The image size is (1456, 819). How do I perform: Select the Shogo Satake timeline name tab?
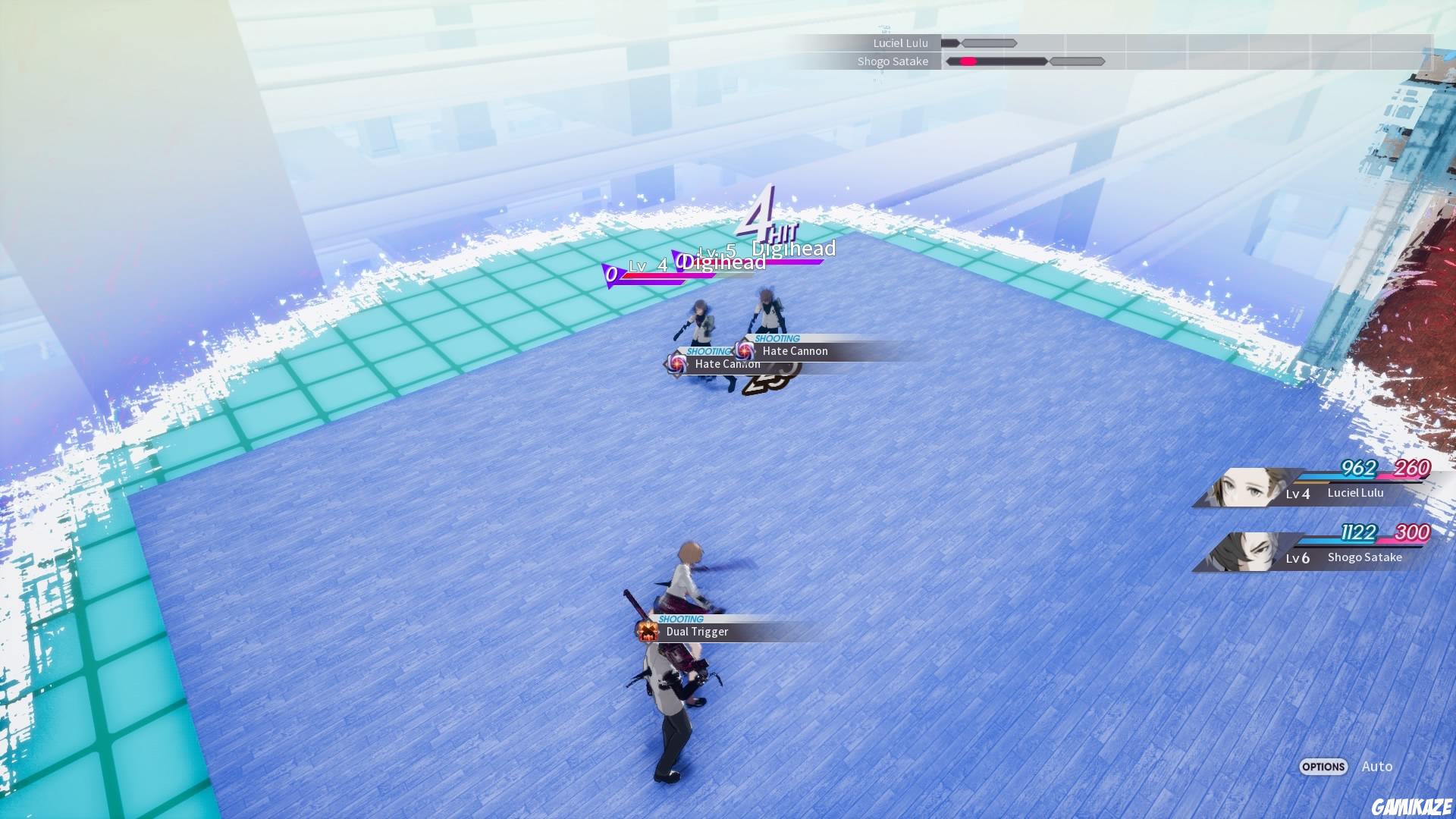pyautogui.click(x=895, y=61)
